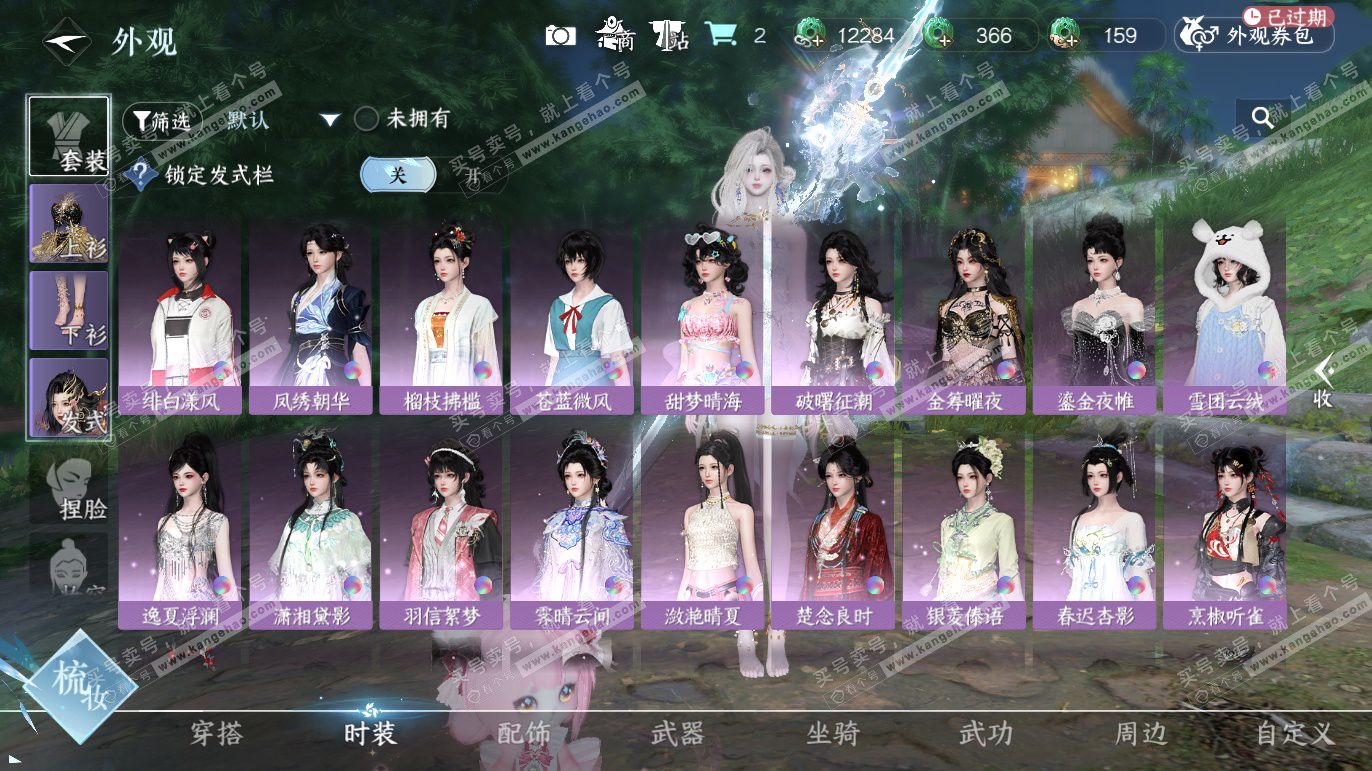The height and width of the screenshot is (771, 1372).
Task: Click the magnifier search icon
Action: (x=1262, y=118)
